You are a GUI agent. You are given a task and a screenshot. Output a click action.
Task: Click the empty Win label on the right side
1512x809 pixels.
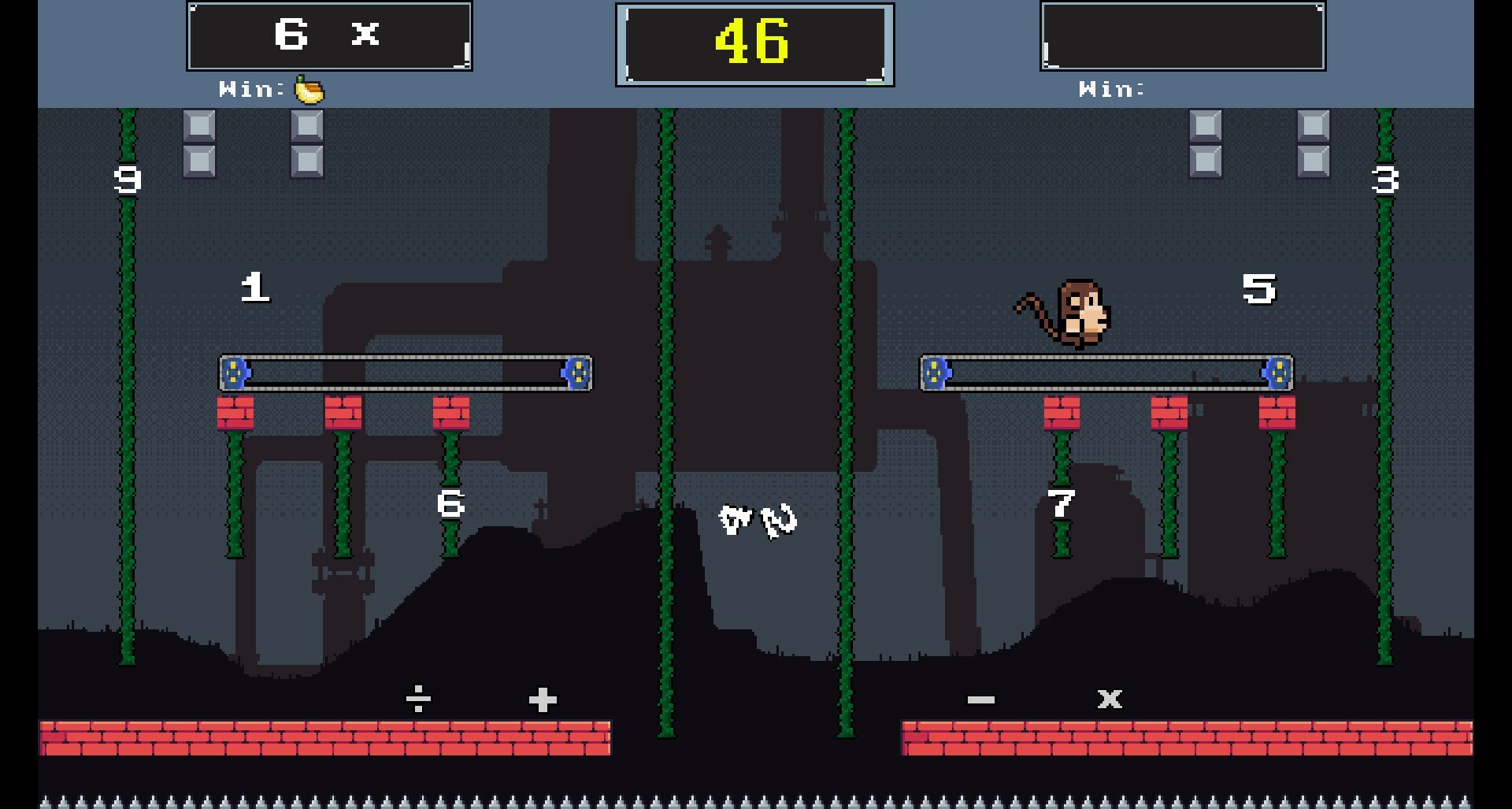tap(1110, 89)
